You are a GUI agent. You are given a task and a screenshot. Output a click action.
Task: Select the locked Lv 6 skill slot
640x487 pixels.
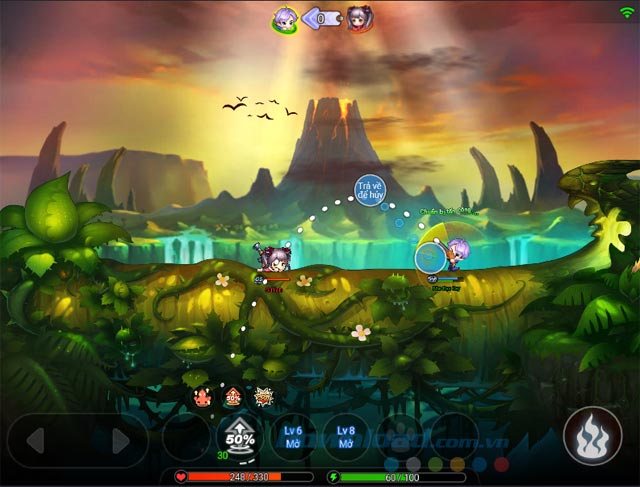[293, 437]
